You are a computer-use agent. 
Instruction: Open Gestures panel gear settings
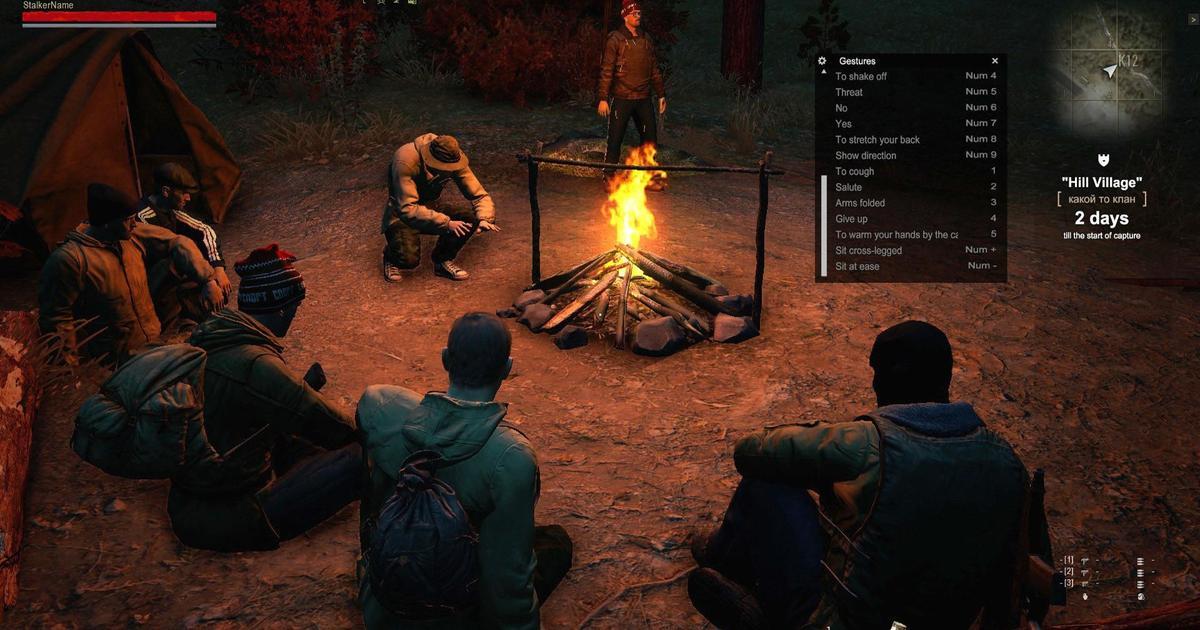[x=823, y=61]
